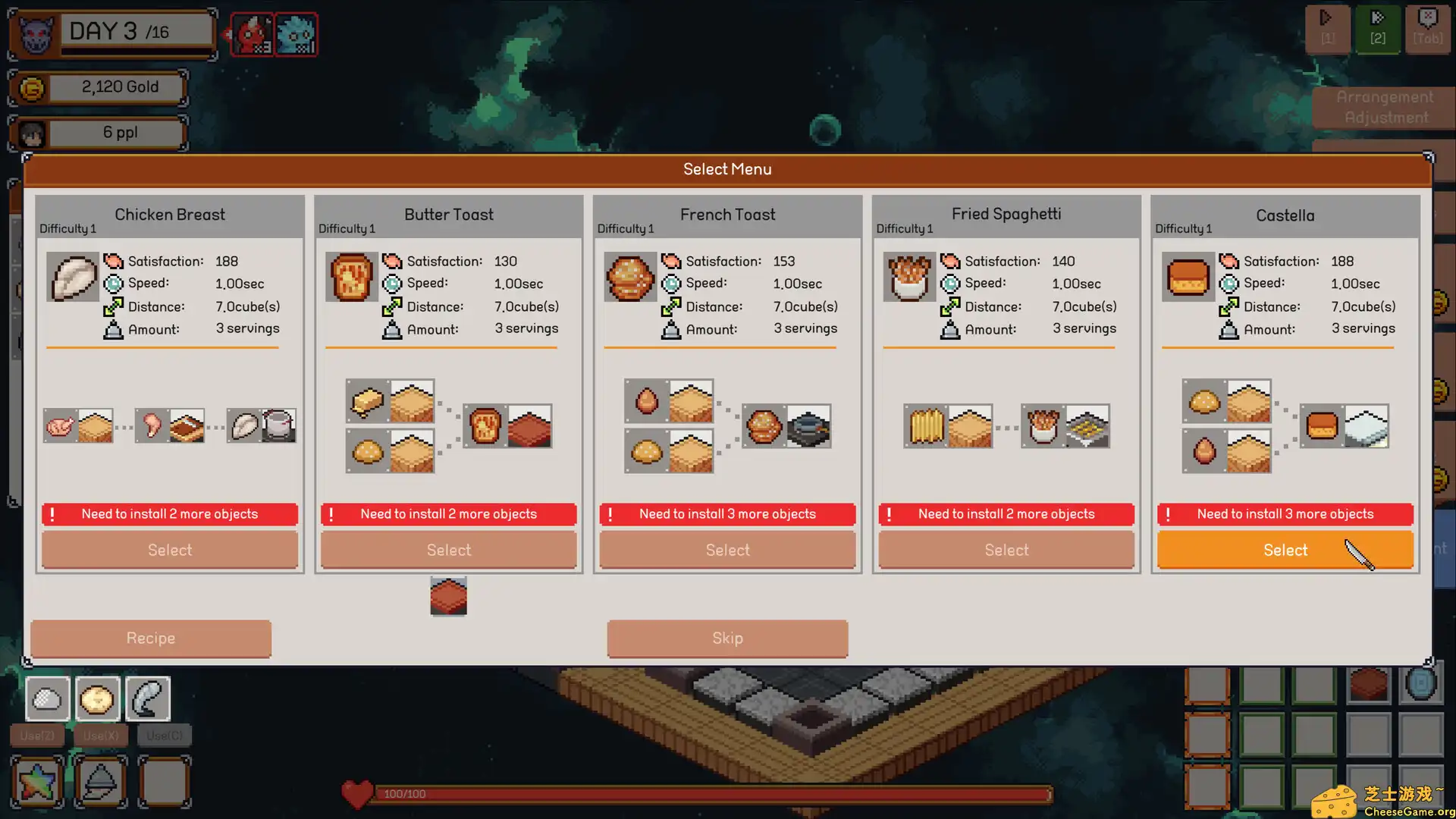This screenshot has width=1456, height=819.
Task: Open Arrangement Adjustment
Action: [1383, 106]
